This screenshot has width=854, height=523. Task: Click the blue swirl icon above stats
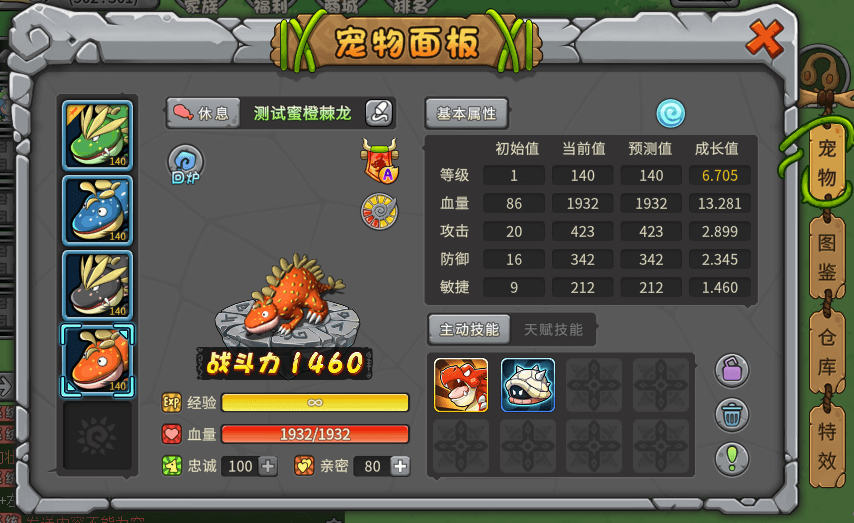tap(670, 113)
